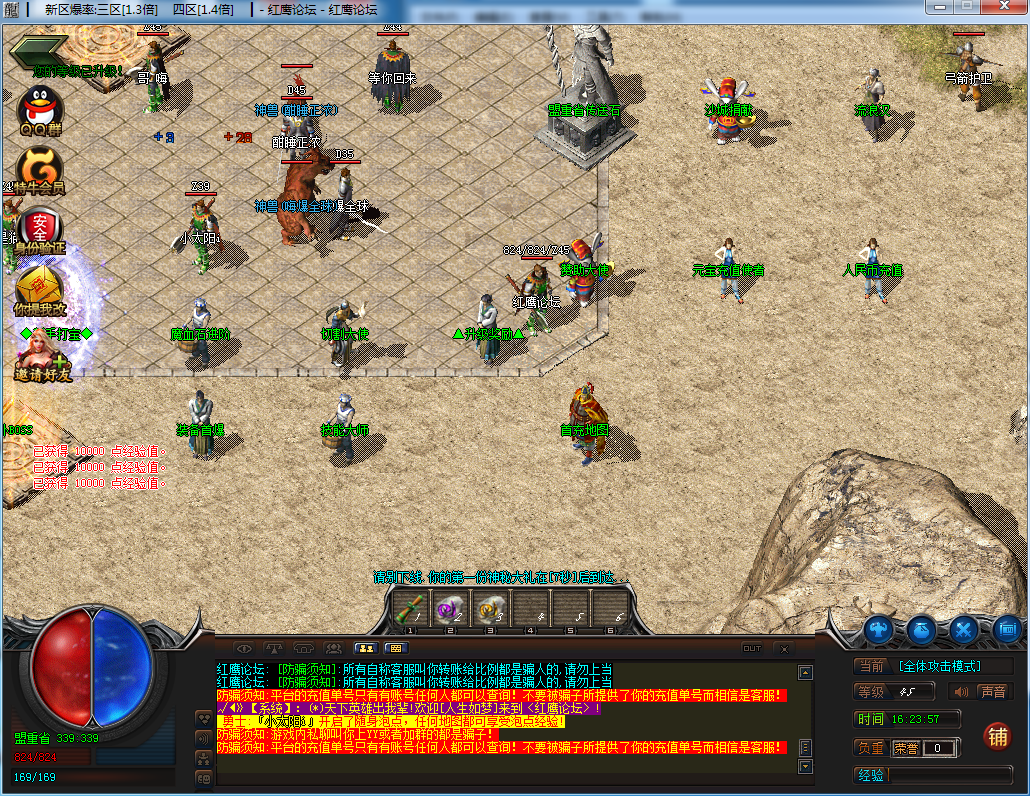Image resolution: width=1030 pixels, height=796 pixels.
Task: Open the QQ群 penguin icon
Action: (x=41, y=108)
